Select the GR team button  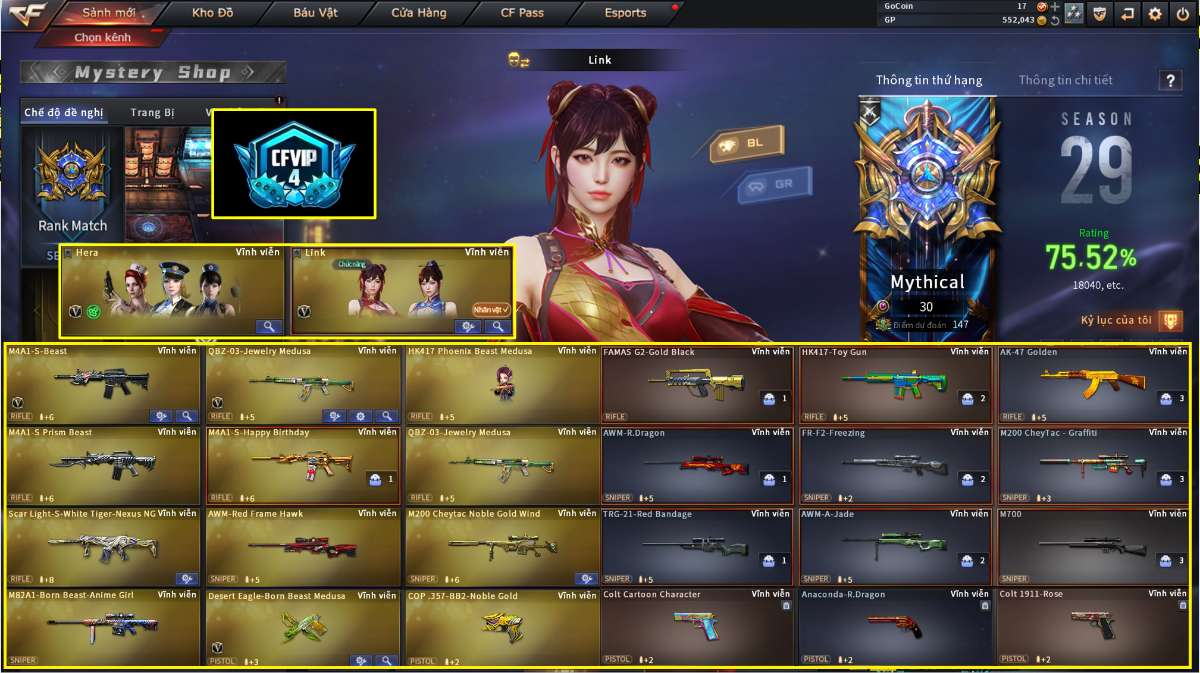pyautogui.click(x=774, y=184)
